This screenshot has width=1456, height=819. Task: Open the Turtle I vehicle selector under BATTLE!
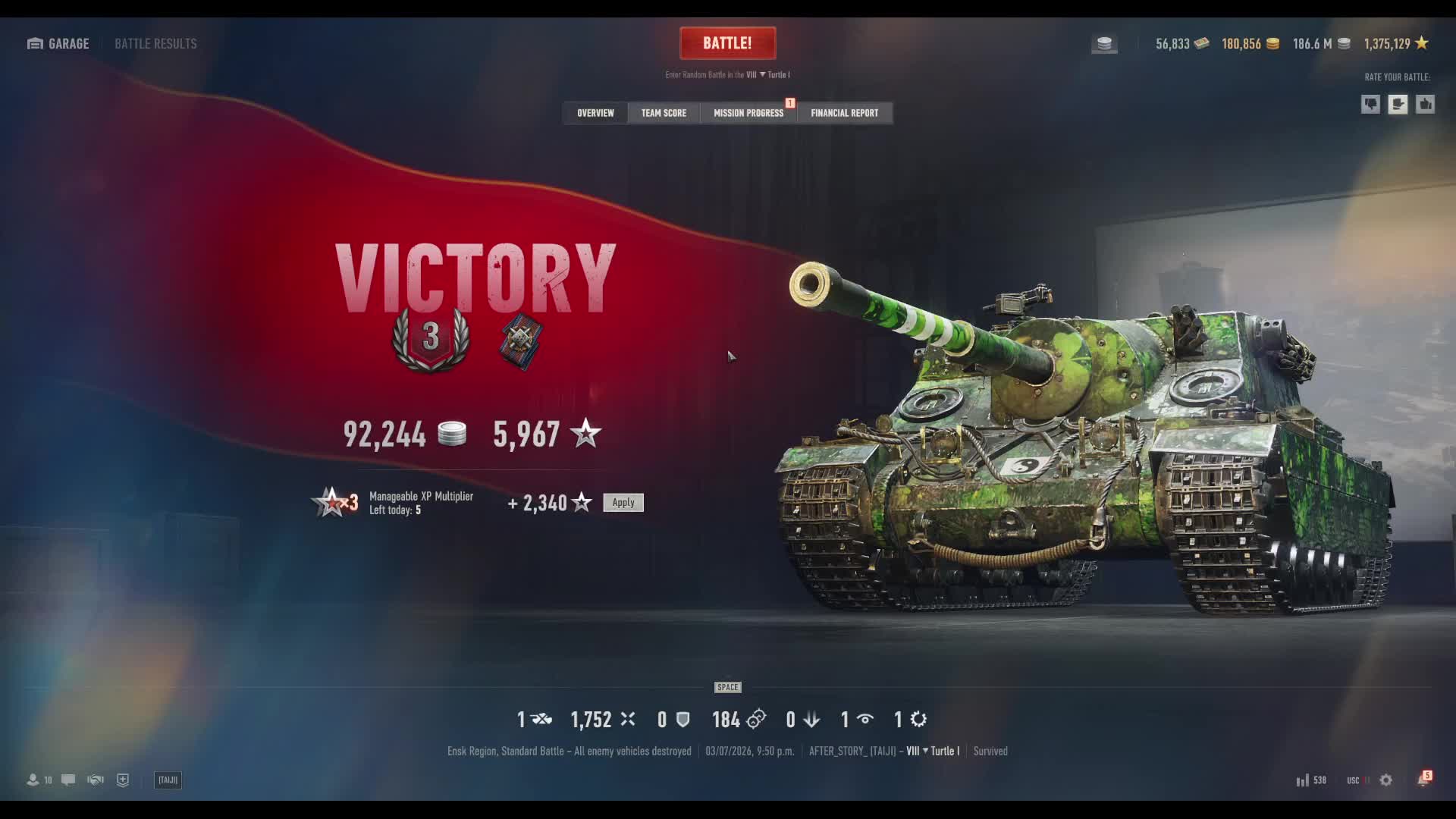(775, 75)
